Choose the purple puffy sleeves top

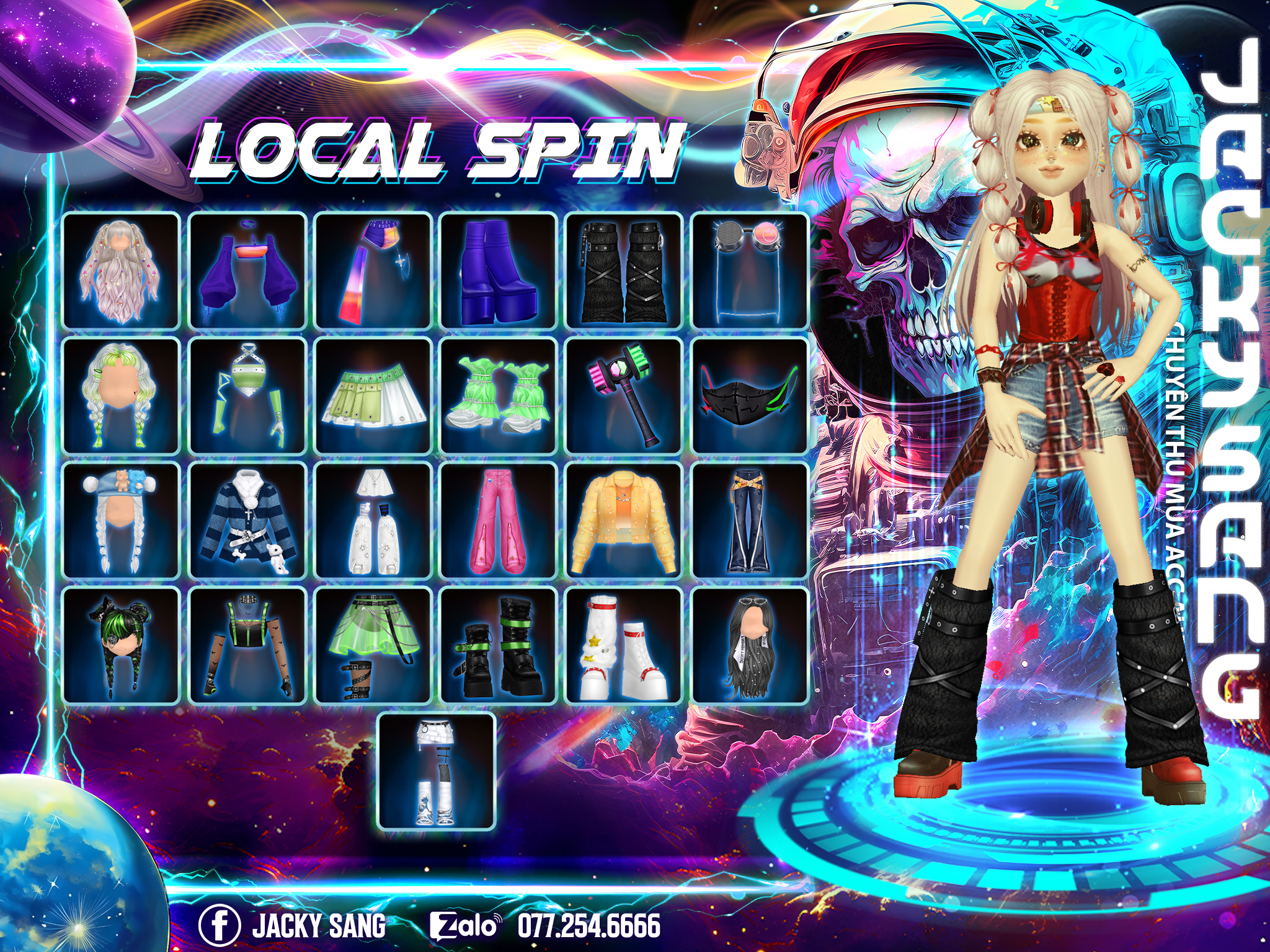(247, 270)
